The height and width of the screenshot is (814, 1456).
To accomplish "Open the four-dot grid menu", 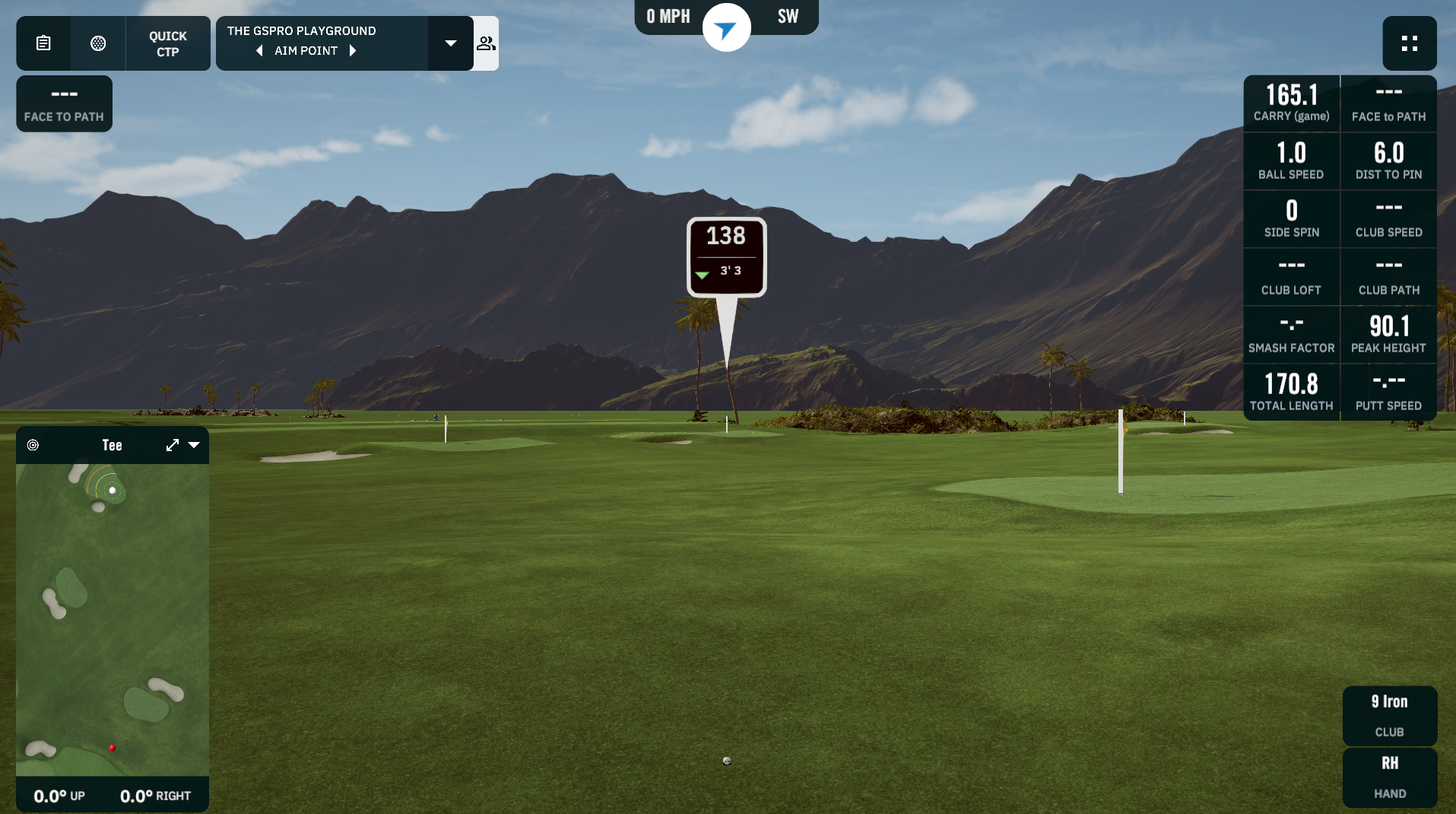I will coord(1409,43).
